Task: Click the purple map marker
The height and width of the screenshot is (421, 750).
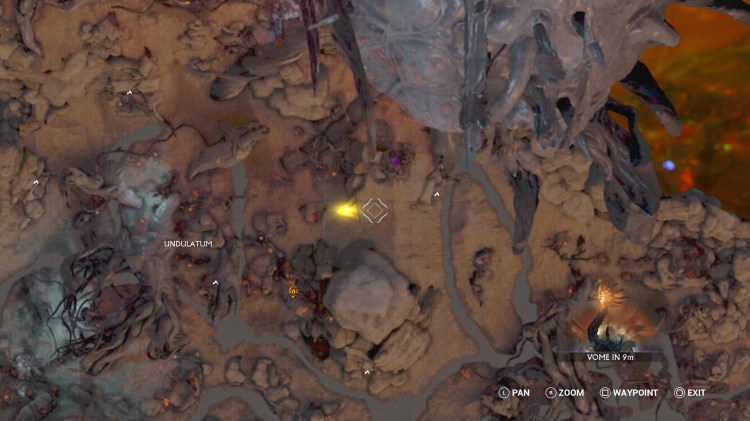Action: (x=397, y=158)
